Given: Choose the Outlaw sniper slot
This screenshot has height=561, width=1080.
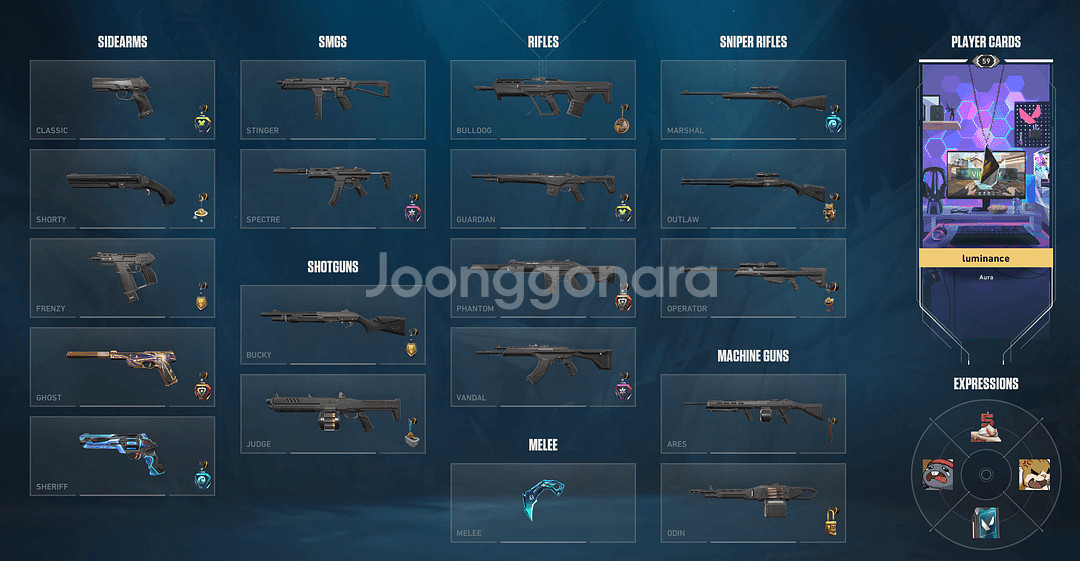Looking at the screenshot, I should click(x=752, y=188).
